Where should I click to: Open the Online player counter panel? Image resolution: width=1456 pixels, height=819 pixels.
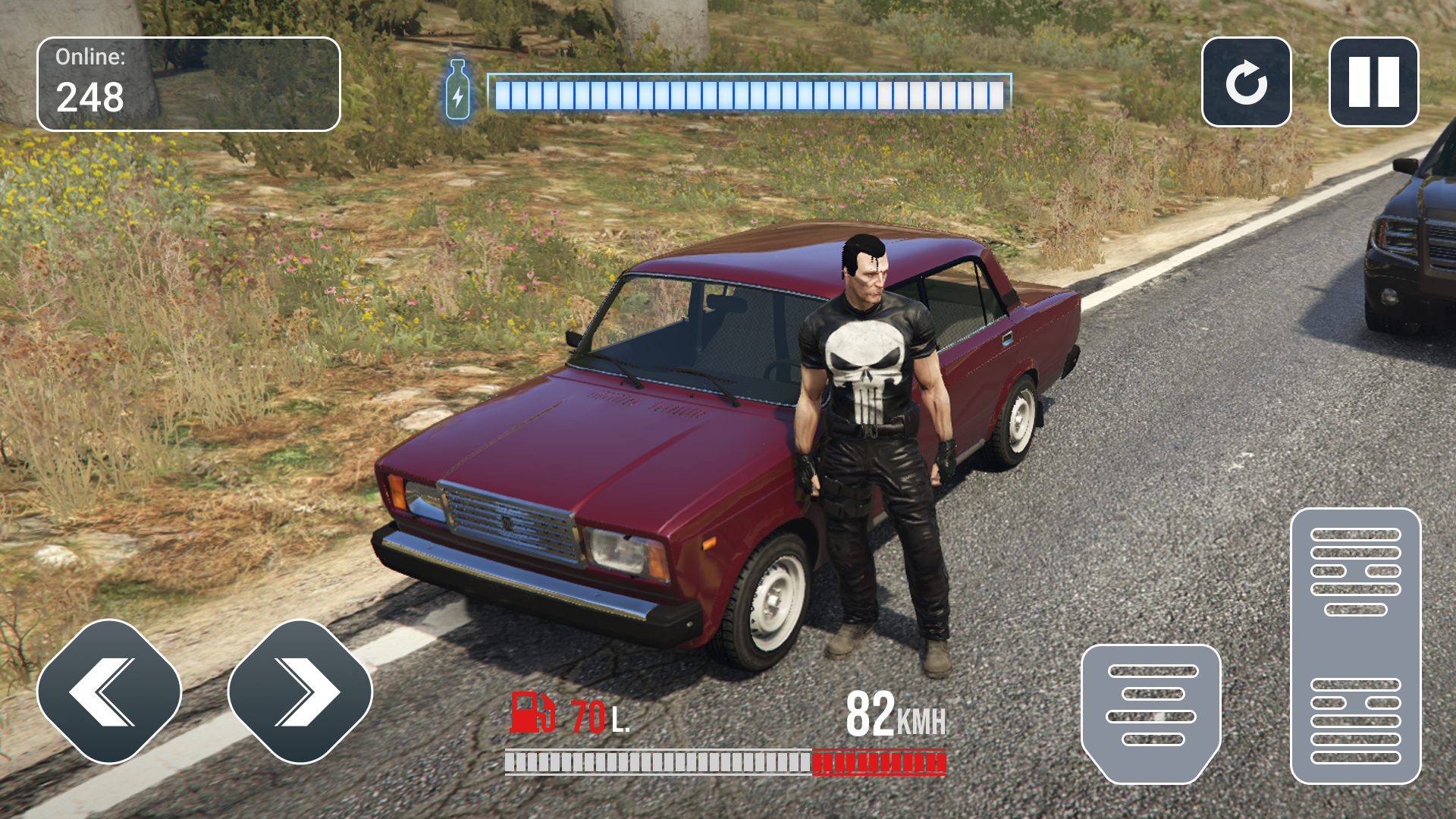[188, 82]
